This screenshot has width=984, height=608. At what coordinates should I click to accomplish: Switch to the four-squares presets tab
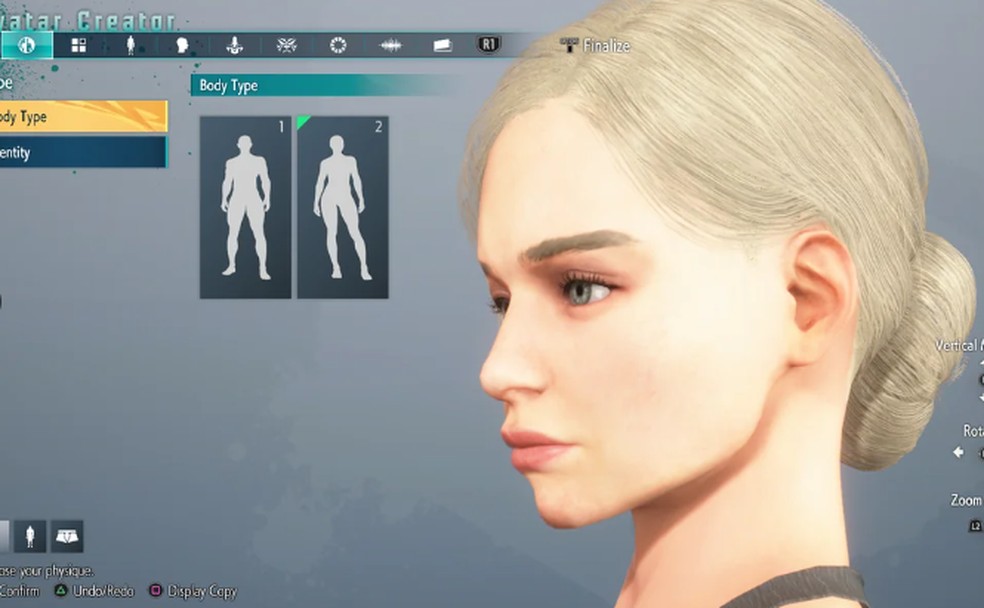pyautogui.click(x=78, y=45)
